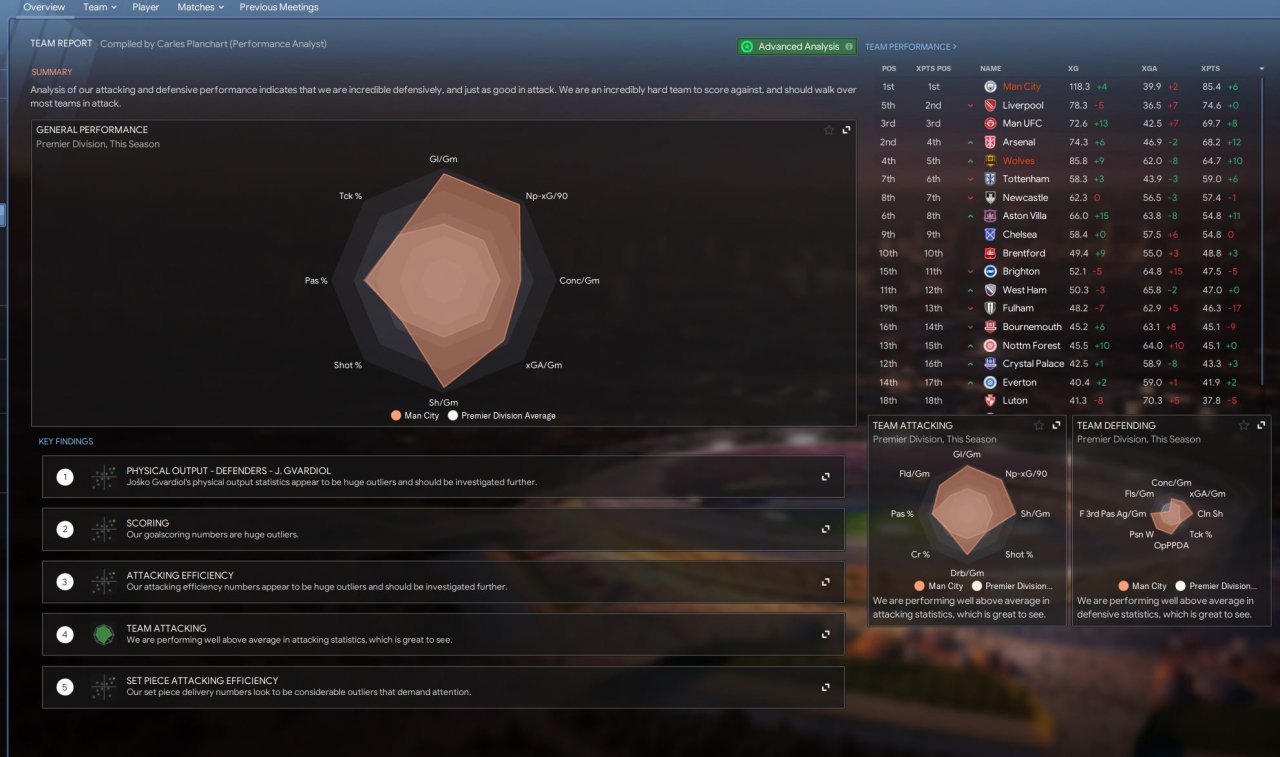Toggle the Advanced Analysis button
The height and width of the screenshot is (757, 1280).
(x=797, y=46)
